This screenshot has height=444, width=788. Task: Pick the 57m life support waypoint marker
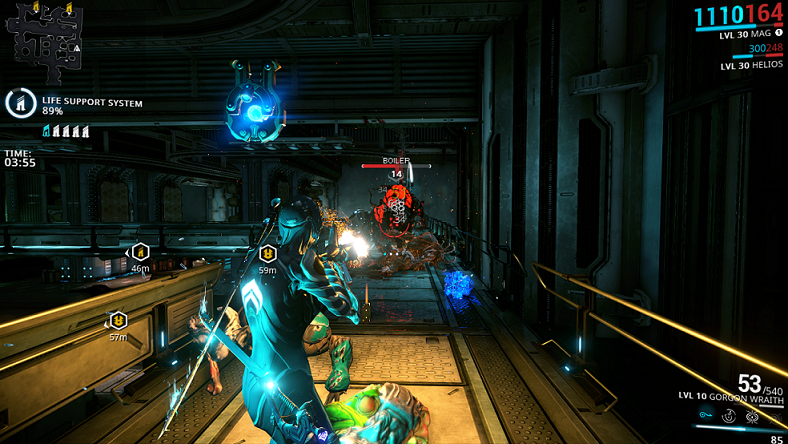(x=118, y=320)
